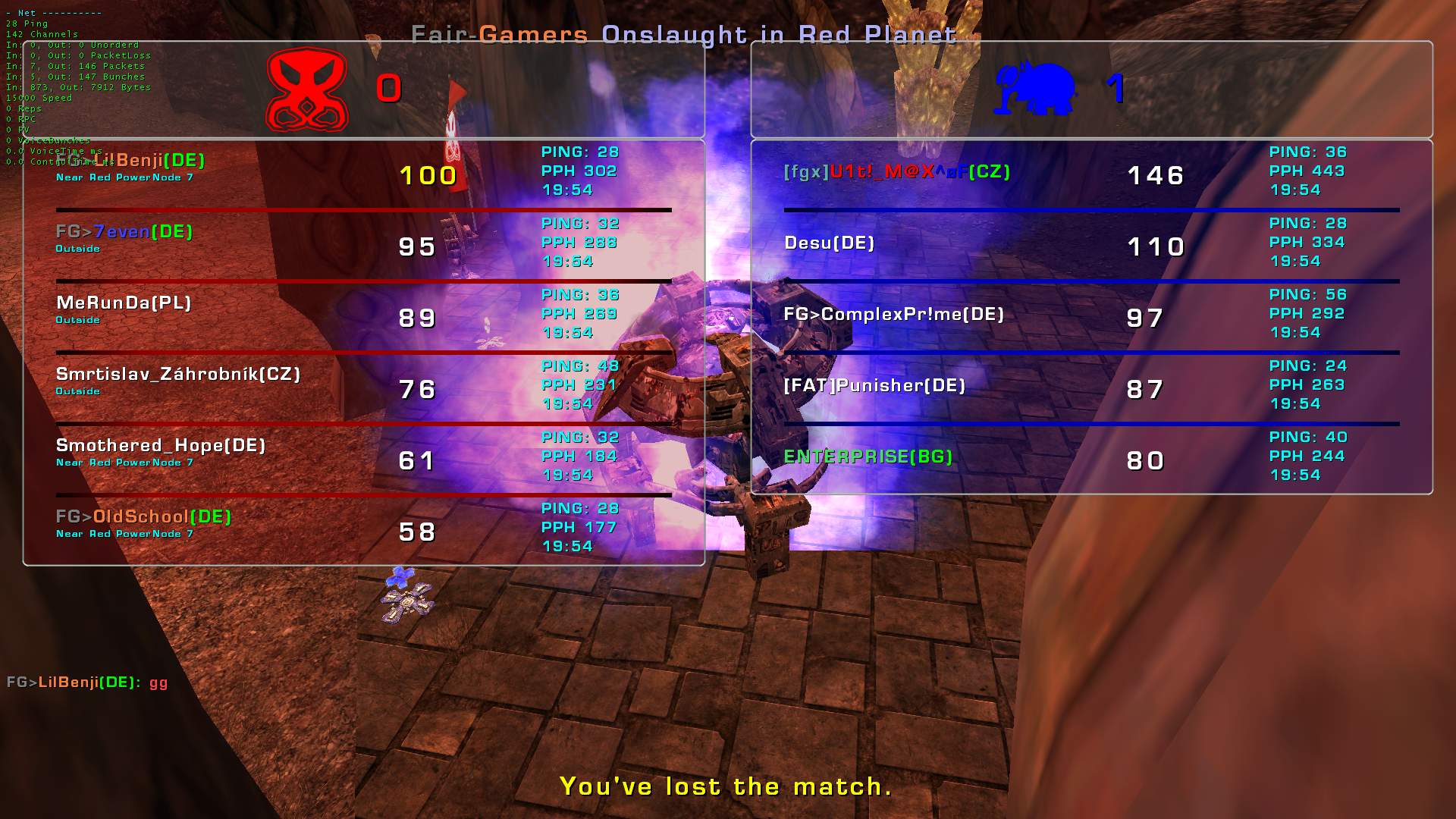The width and height of the screenshot is (1456, 819).
Task: Choose Desu(DE) on the blue team
Action: (x=829, y=243)
